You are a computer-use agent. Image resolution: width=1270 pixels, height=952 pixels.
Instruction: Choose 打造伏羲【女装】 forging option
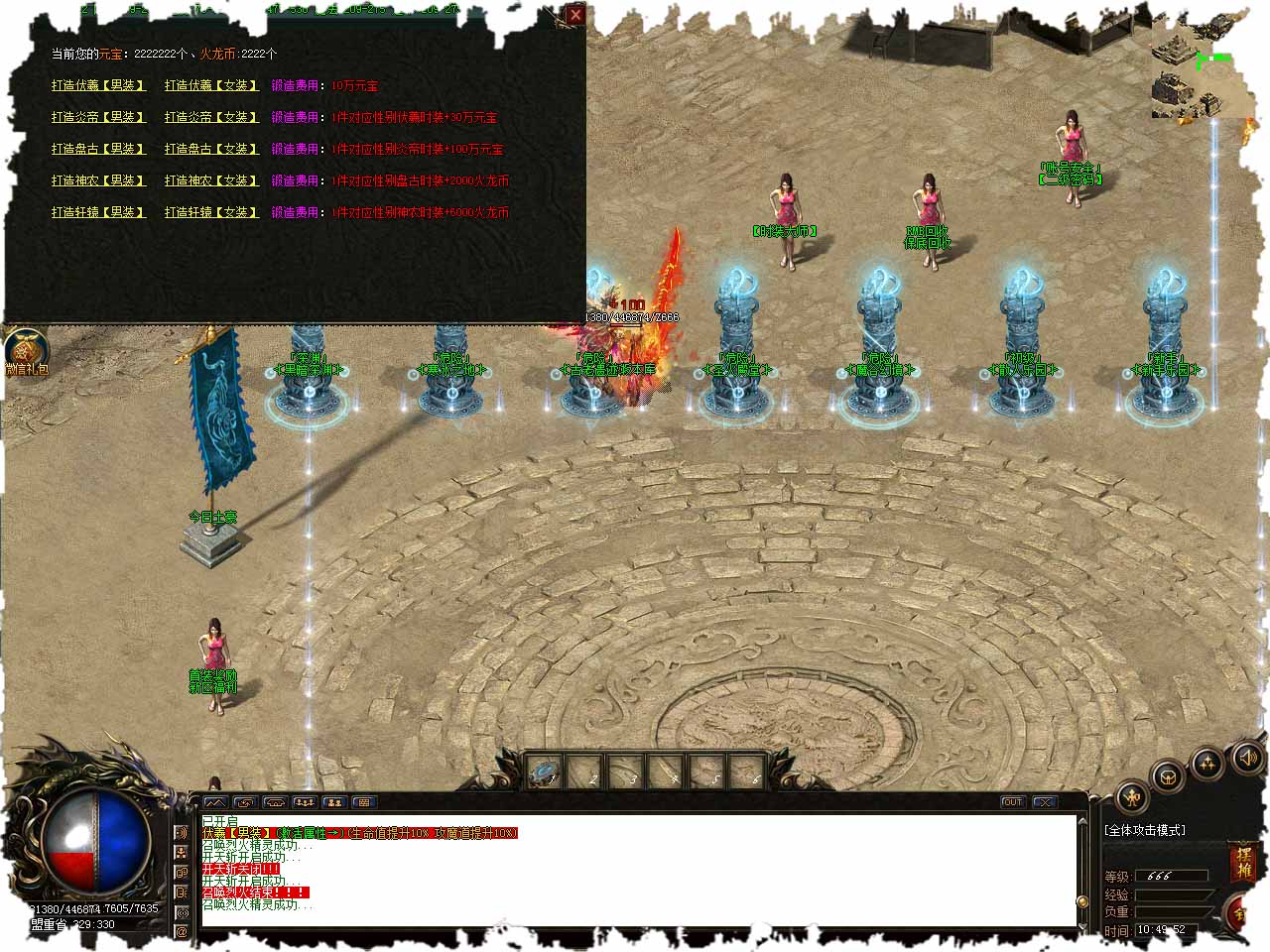(211, 85)
